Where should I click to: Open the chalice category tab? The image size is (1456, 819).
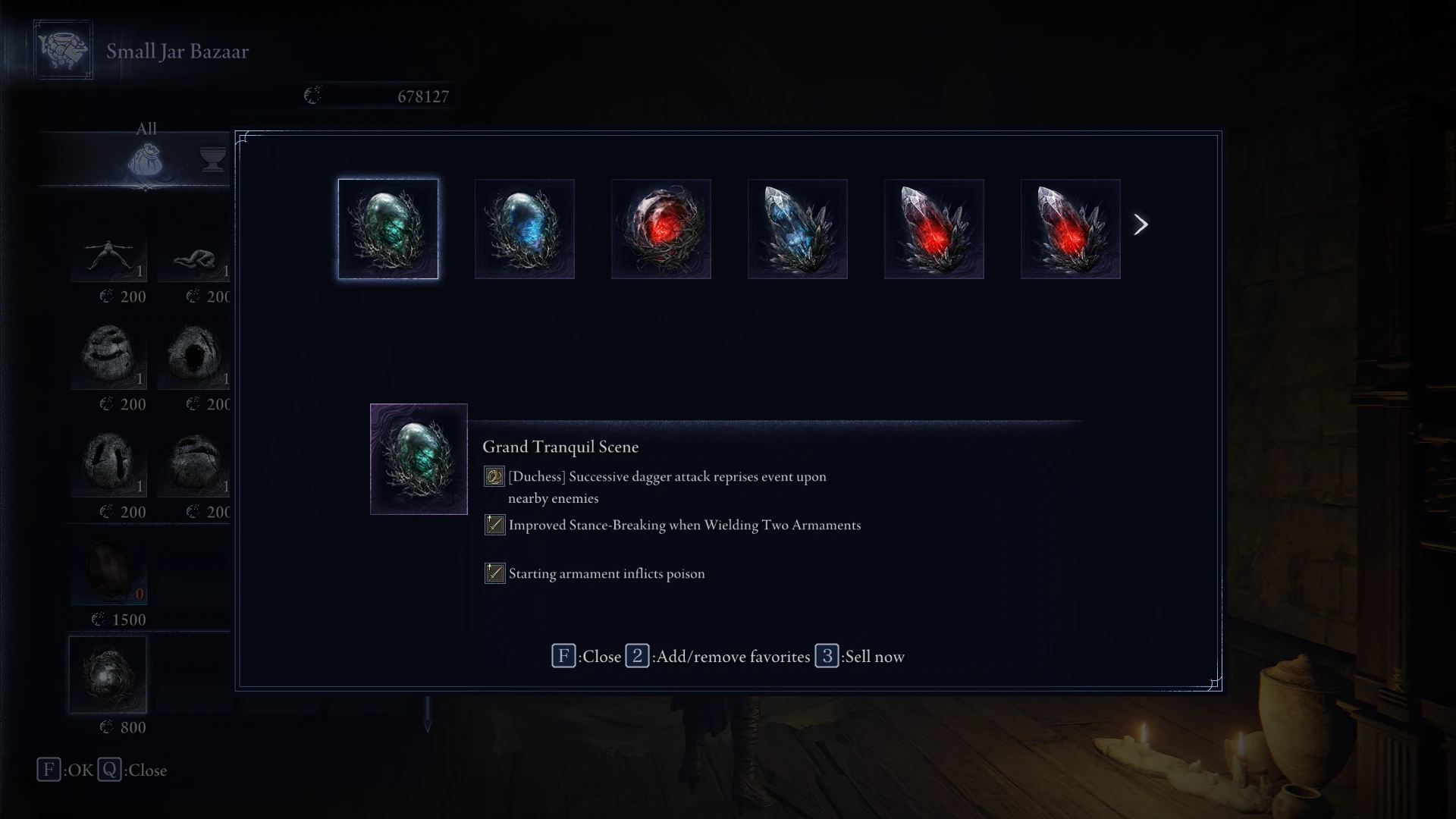214,159
